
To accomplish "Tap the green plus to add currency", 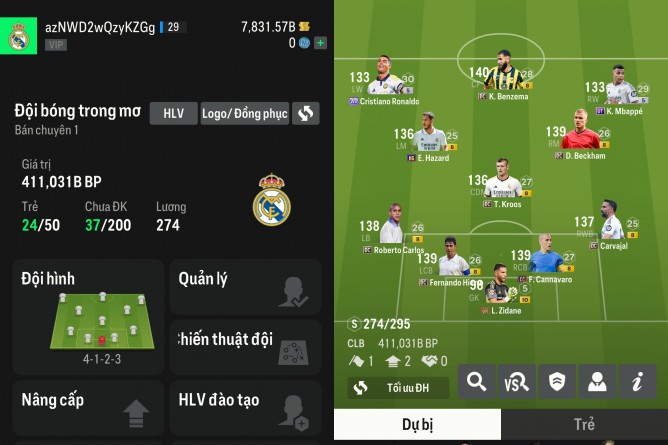I will coord(320,43).
